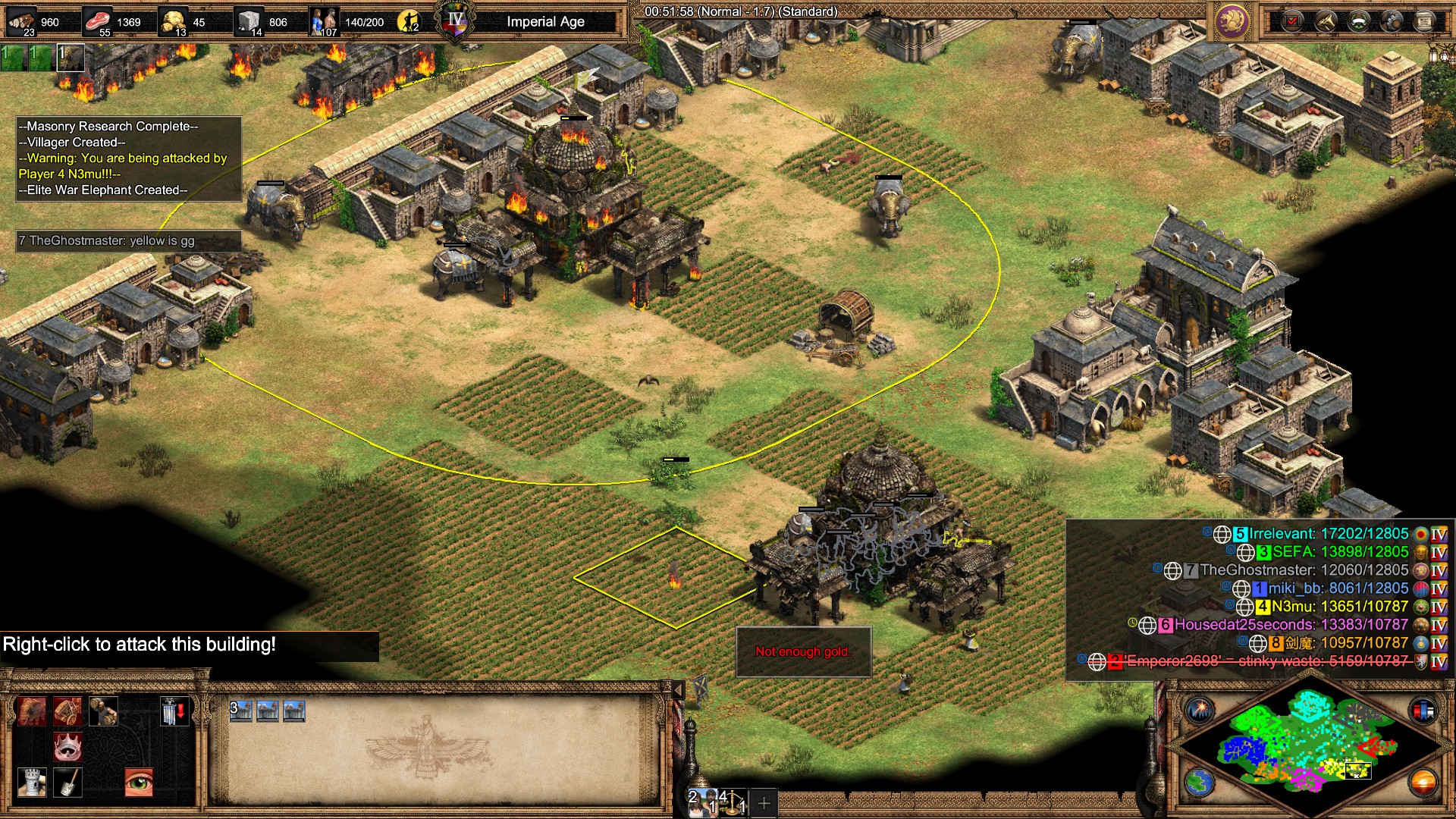The image size is (1456, 819).
Task: Research the pink crown technology
Action: pos(67,747)
